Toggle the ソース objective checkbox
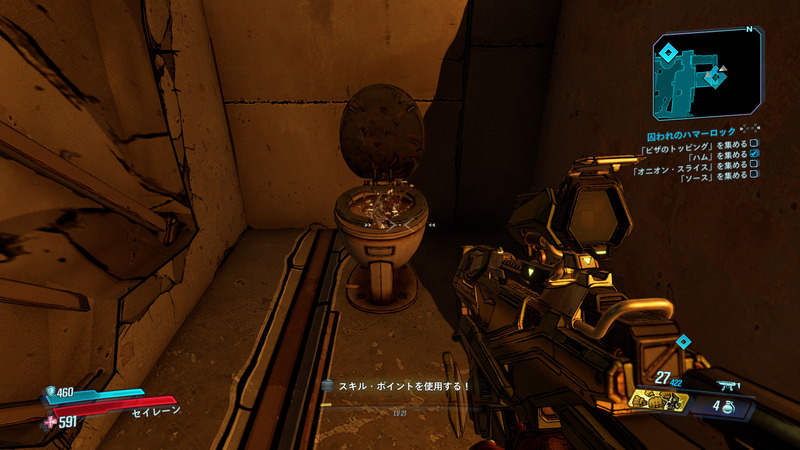Viewport: 800px width, 450px height. (754, 176)
